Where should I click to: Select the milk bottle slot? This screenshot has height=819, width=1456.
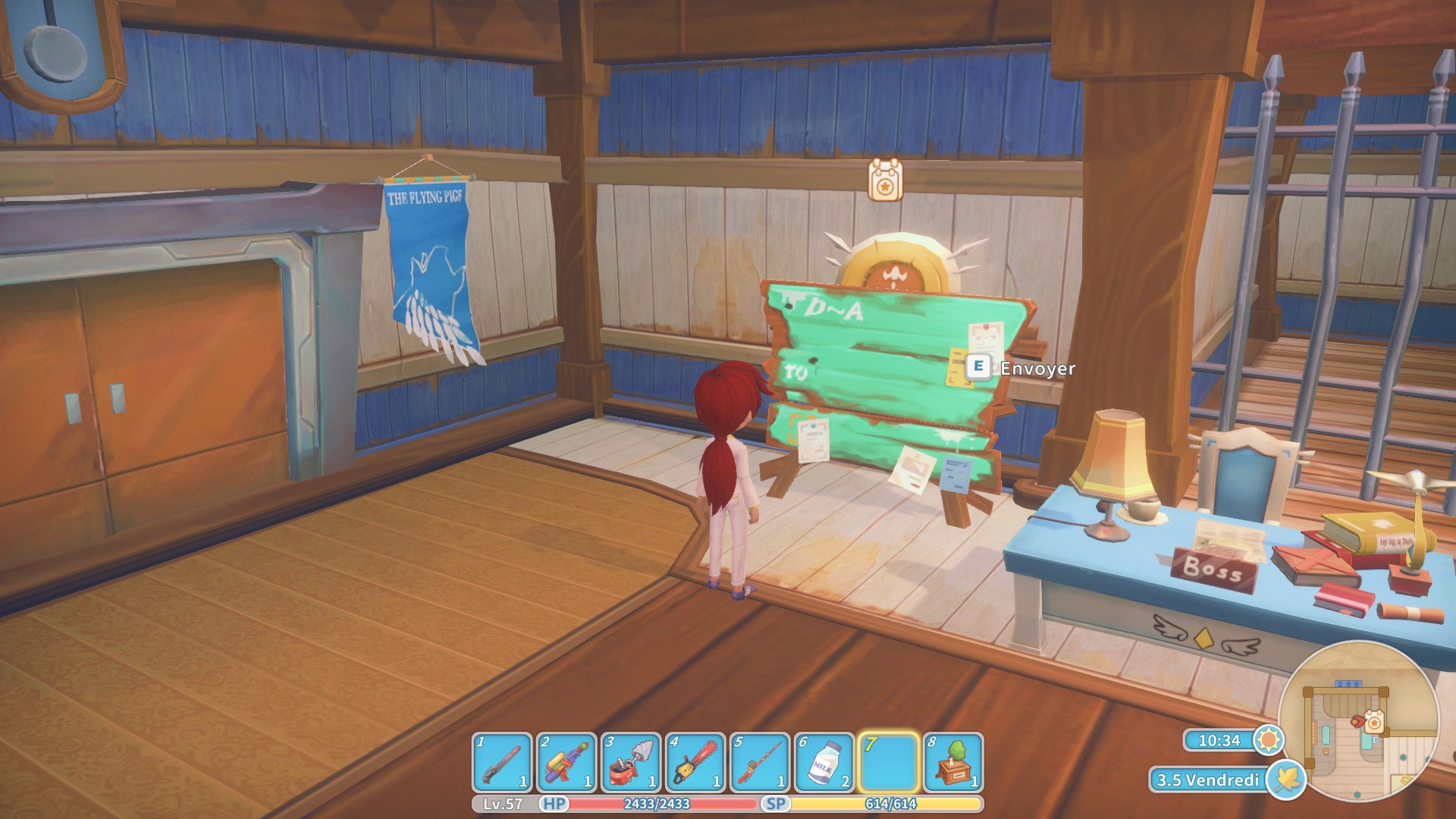(x=824, y=763)
